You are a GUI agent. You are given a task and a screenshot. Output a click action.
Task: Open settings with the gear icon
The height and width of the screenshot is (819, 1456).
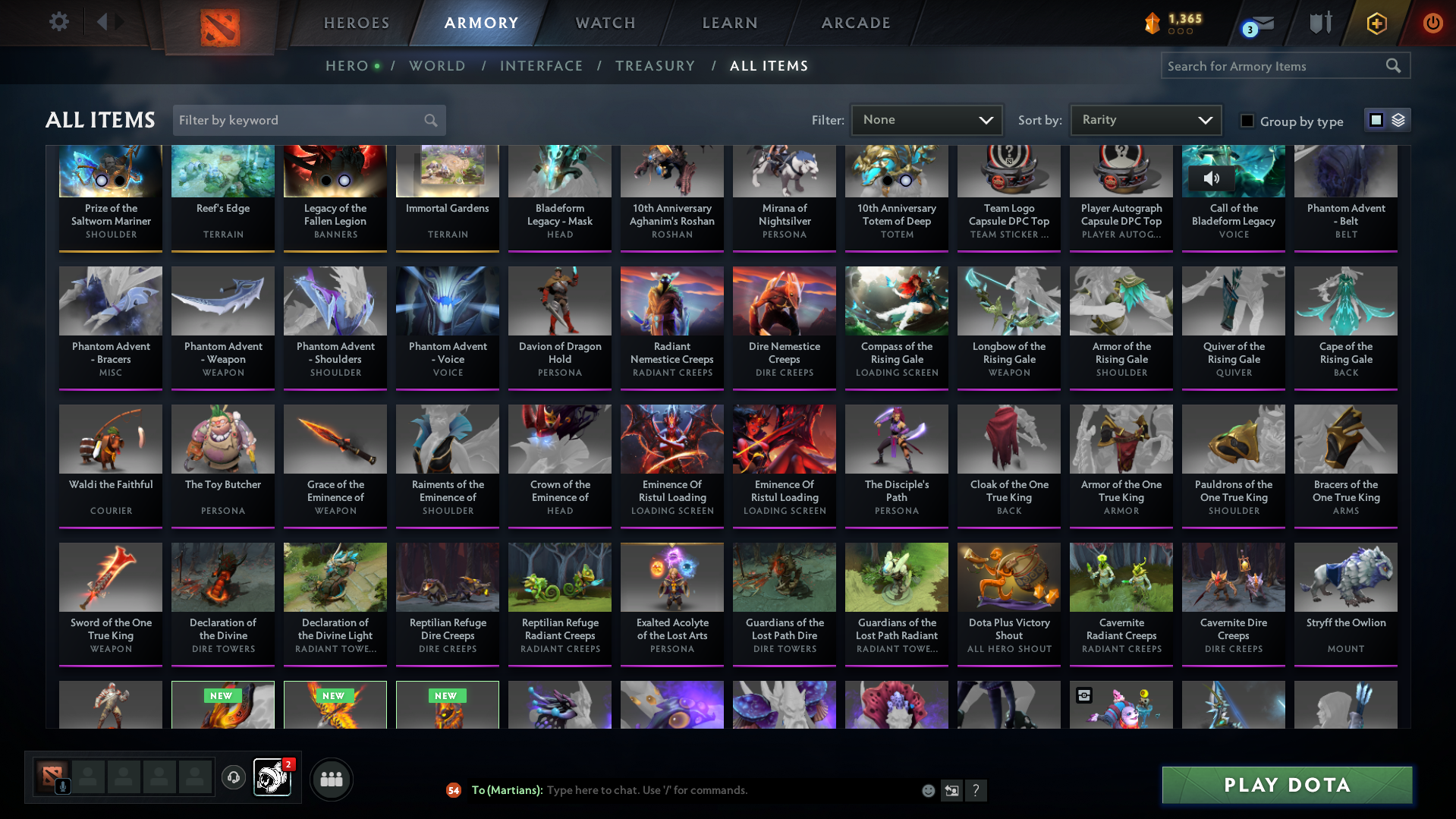point(59,23)
